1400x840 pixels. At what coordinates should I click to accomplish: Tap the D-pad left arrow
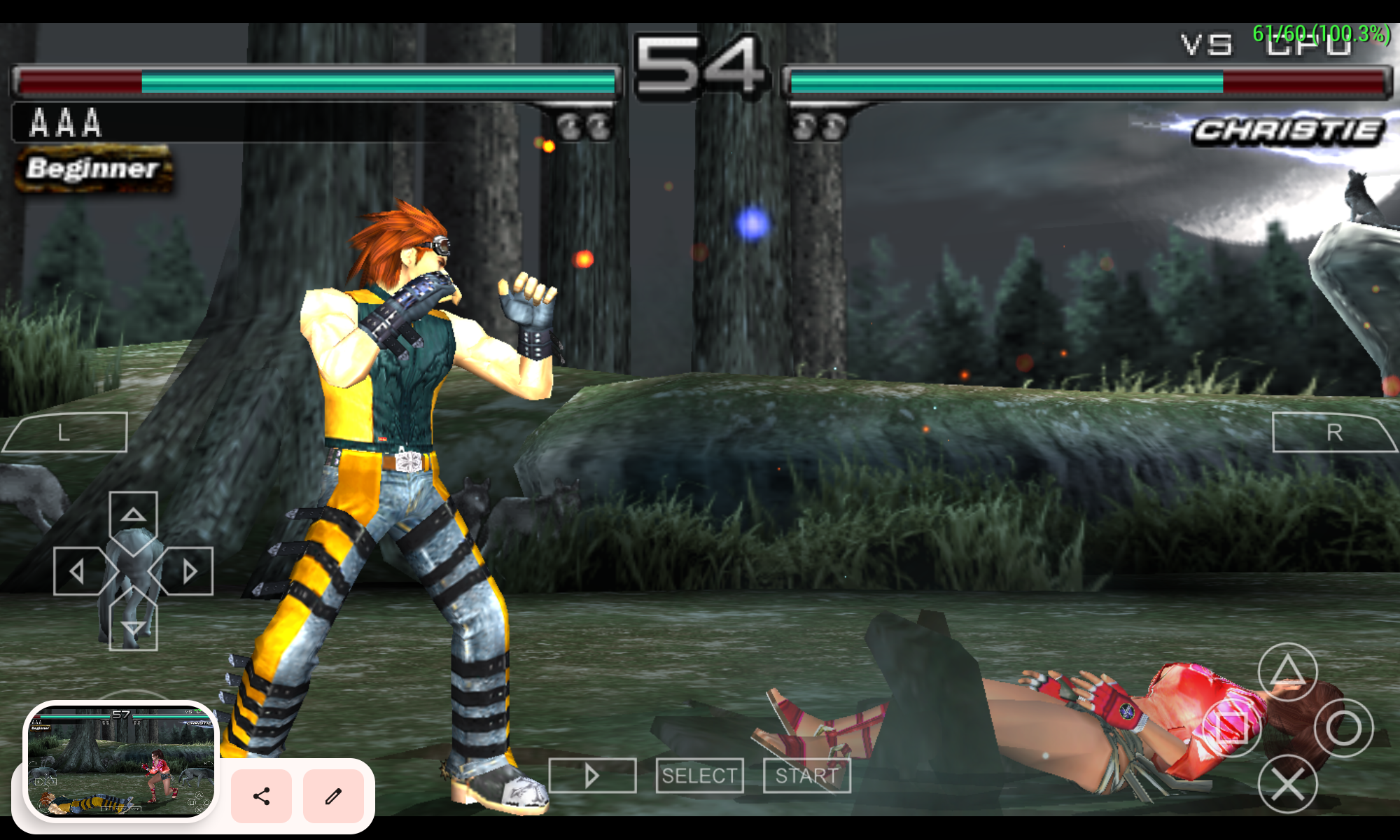pos(78,571)
